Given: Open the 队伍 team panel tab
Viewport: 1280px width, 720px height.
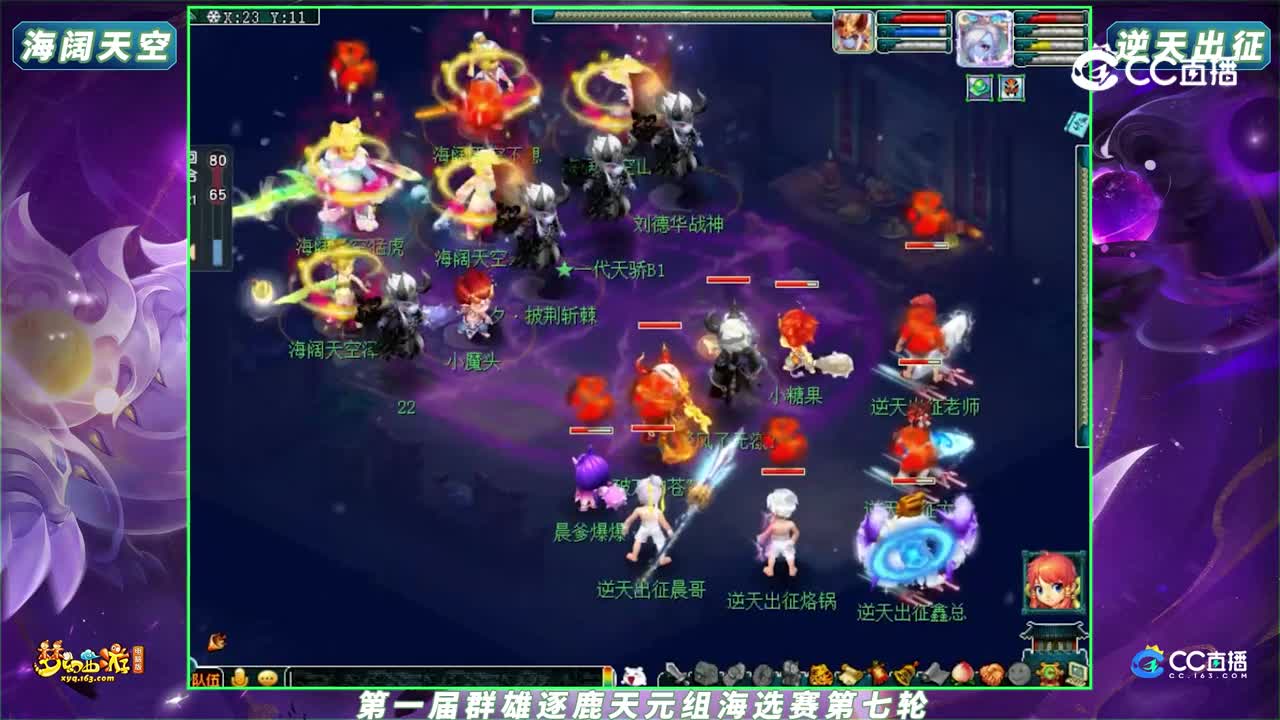Looking at the screenshot, I should (208, 677).
